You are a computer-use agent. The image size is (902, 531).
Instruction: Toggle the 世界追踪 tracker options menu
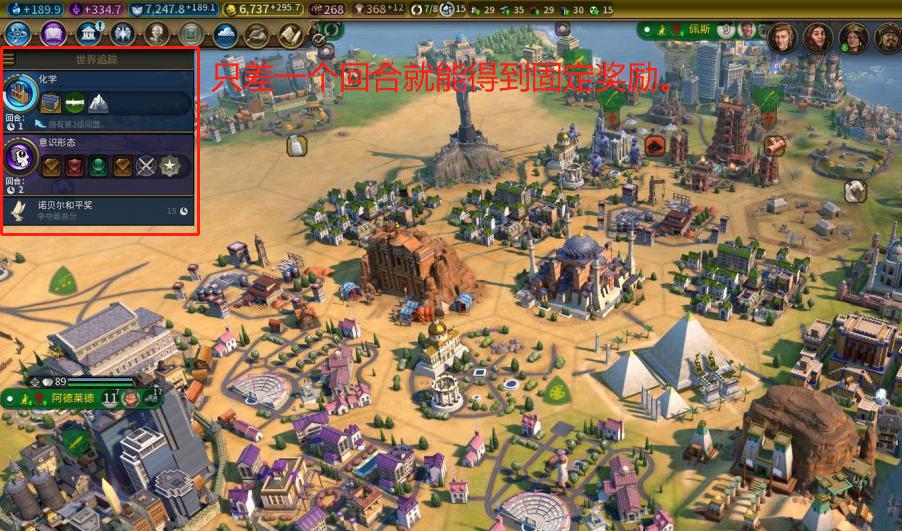(9, 60)
